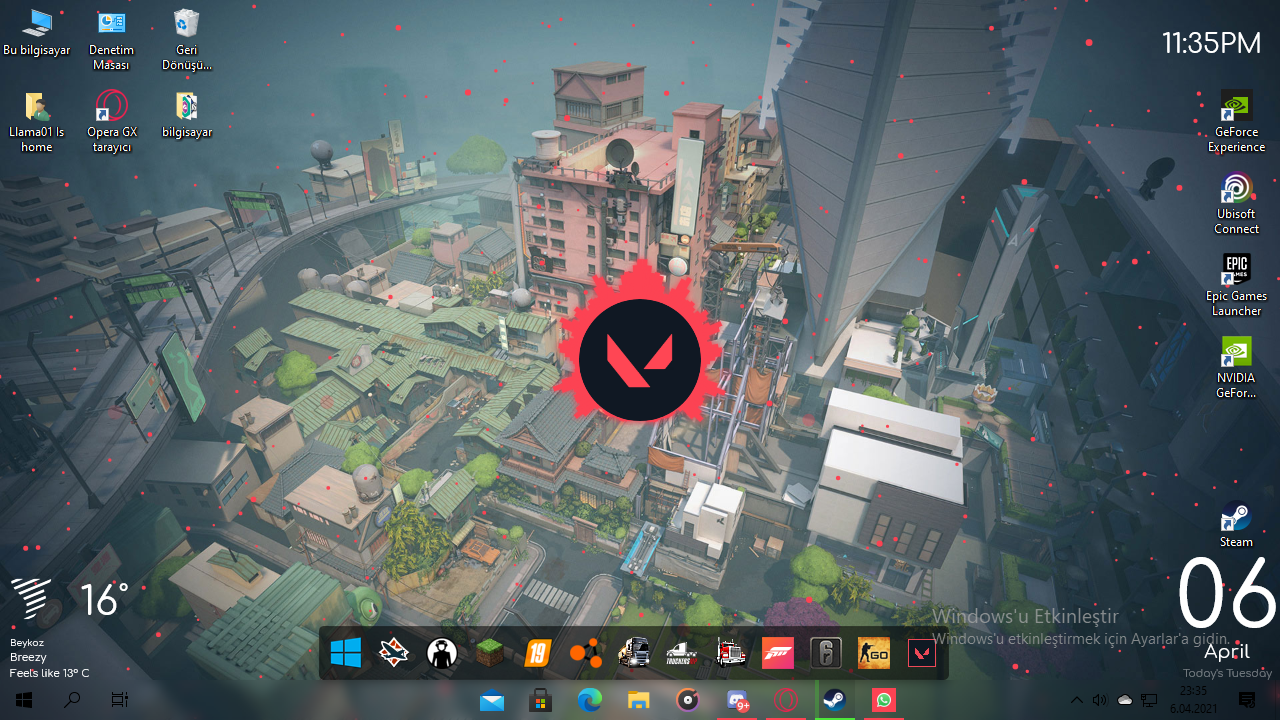Launch Forza from the pink dock icon
This screenshot has width=1280, height=720.
pyautogui.click(x=777, y=654)
